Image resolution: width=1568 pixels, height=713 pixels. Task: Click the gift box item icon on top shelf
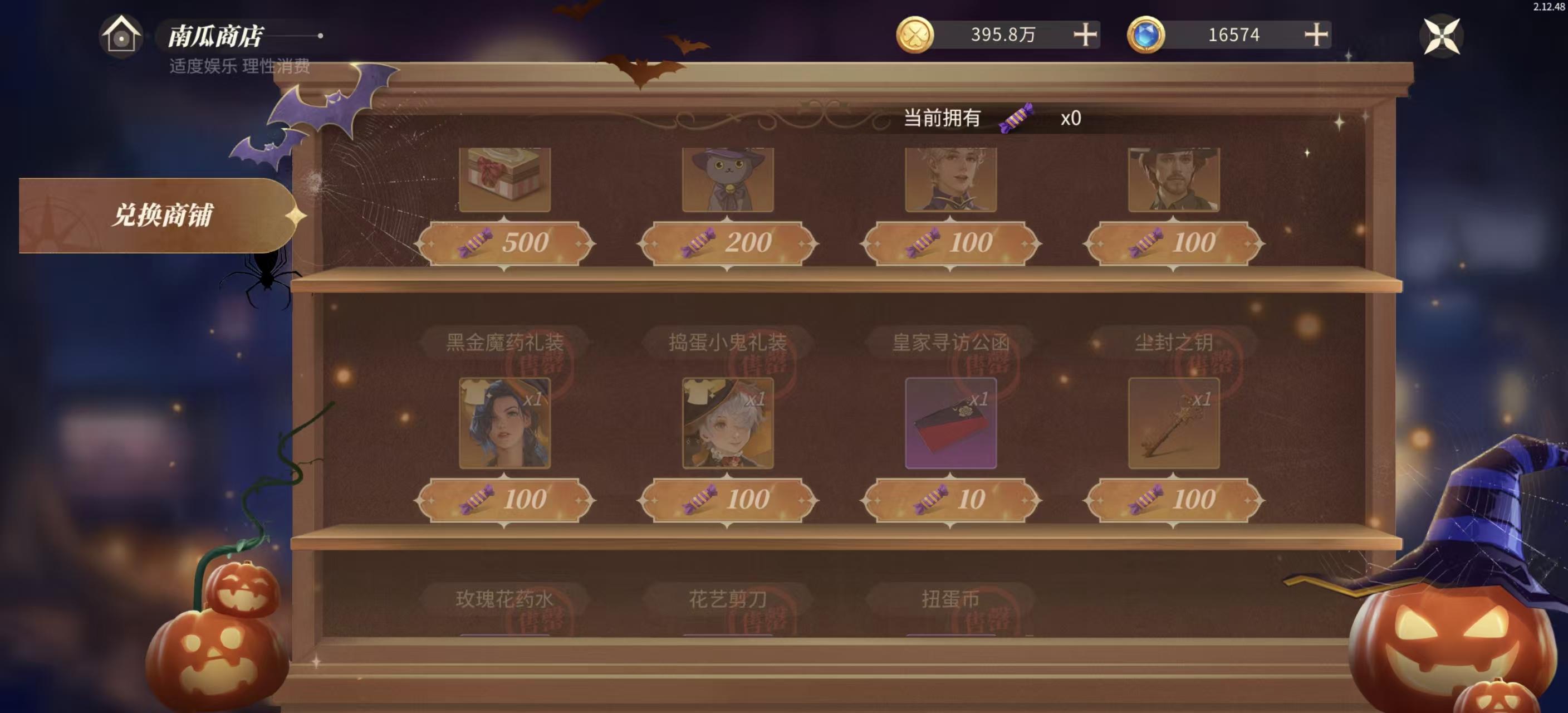pyautogui.click(x=504, y=179)
